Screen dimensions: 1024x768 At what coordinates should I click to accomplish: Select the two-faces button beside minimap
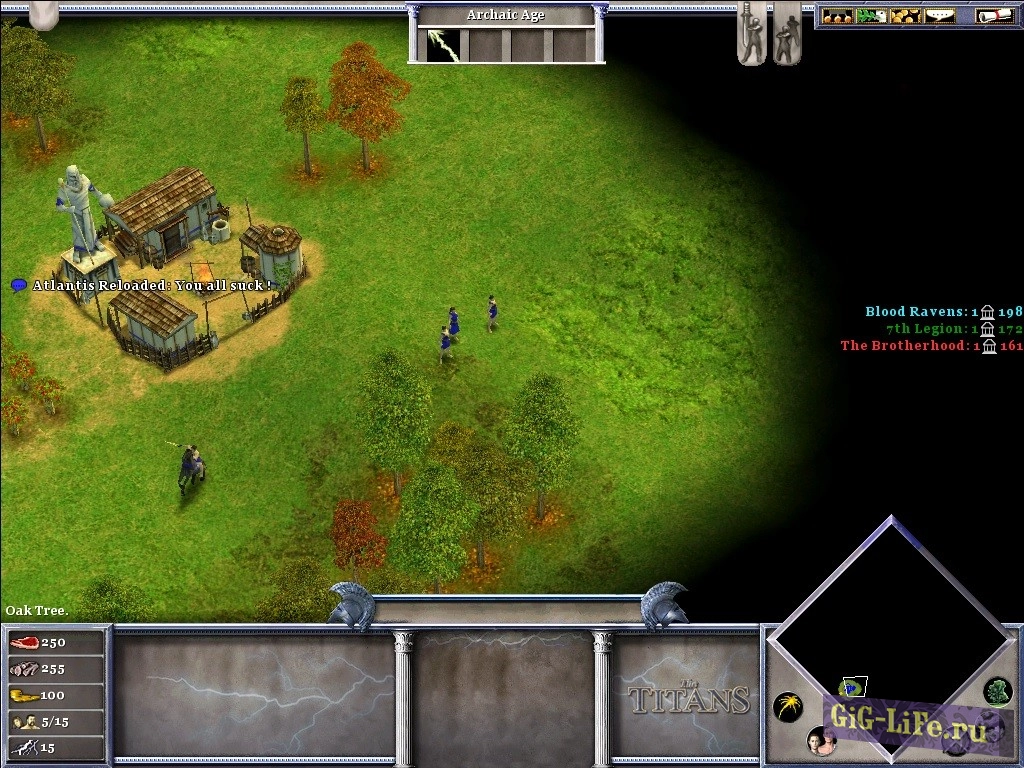[x=821, y=740]
